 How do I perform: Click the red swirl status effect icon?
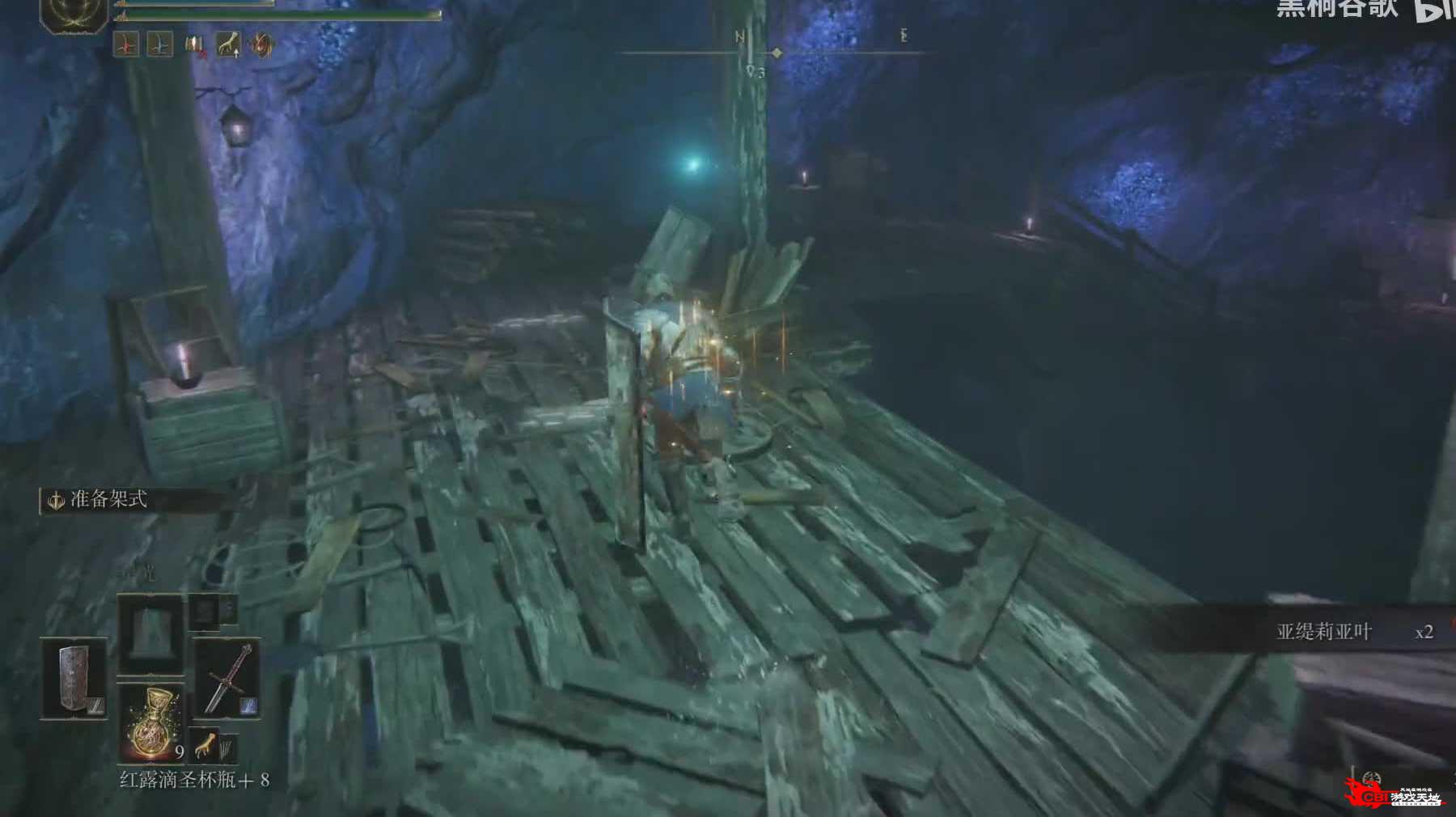[261, 44]
